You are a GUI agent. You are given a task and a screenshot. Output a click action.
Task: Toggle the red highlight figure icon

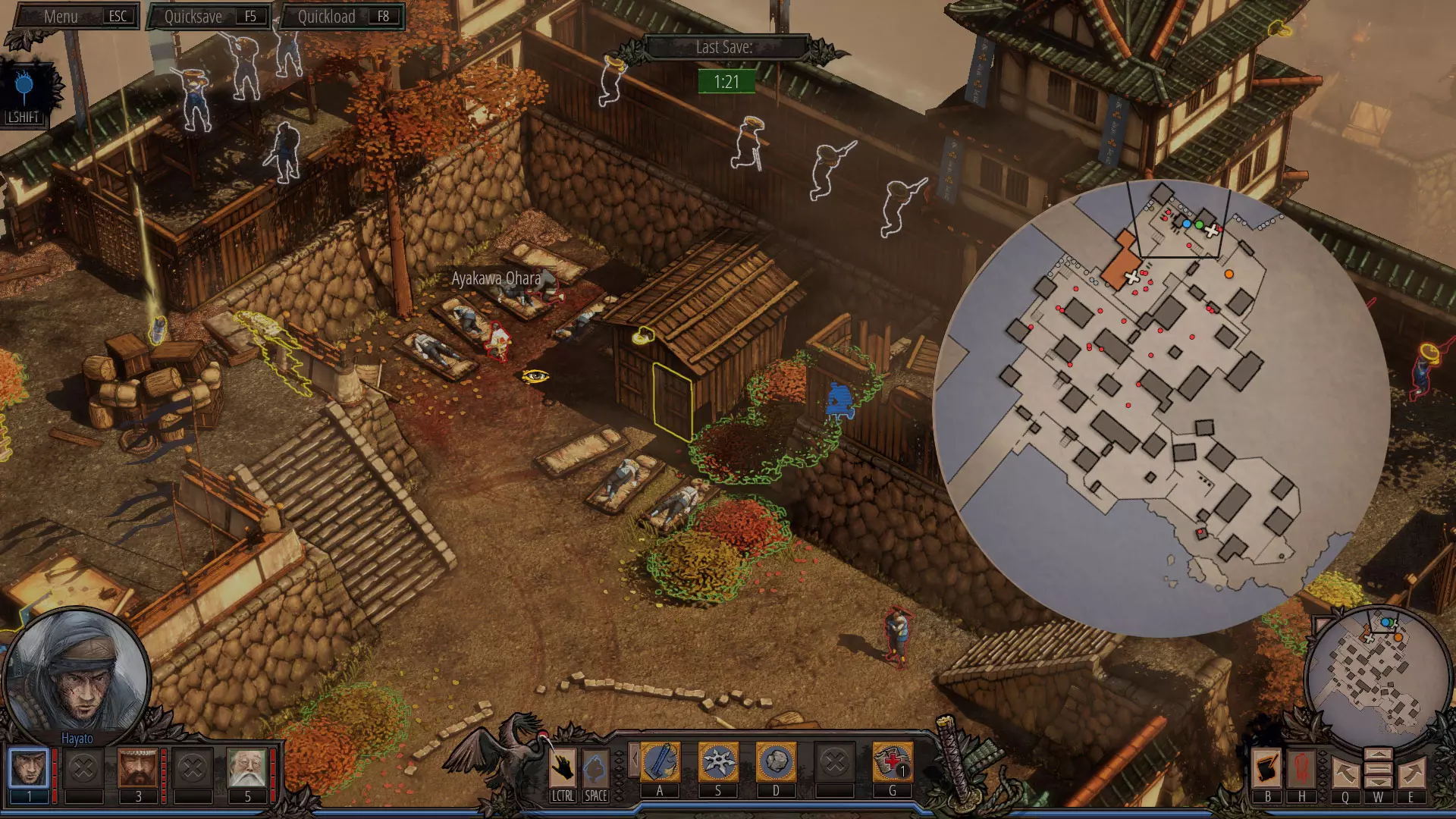coord(1302,769)
